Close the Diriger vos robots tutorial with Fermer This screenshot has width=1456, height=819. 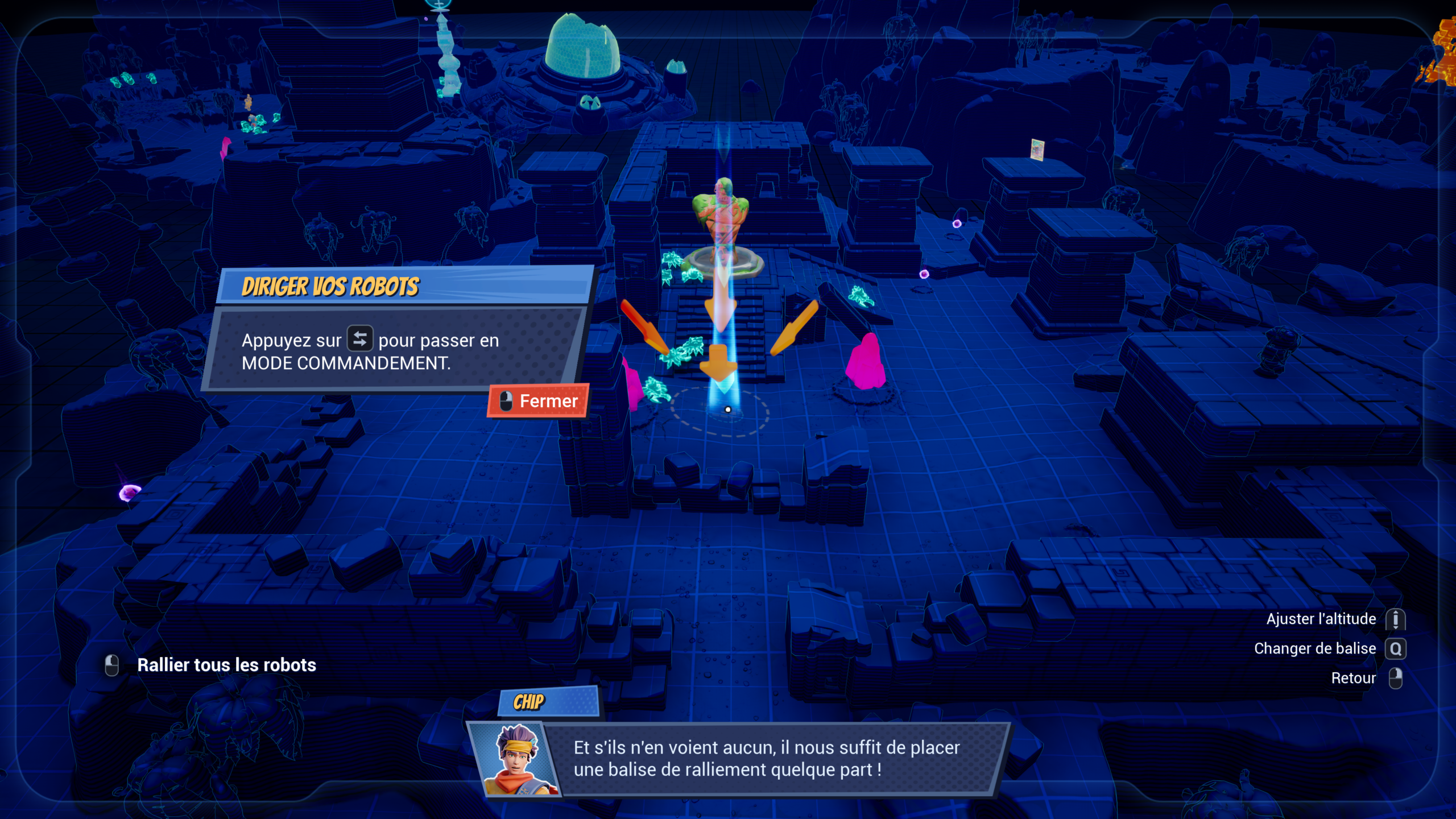pyautogui.click(x=539, y=401)
